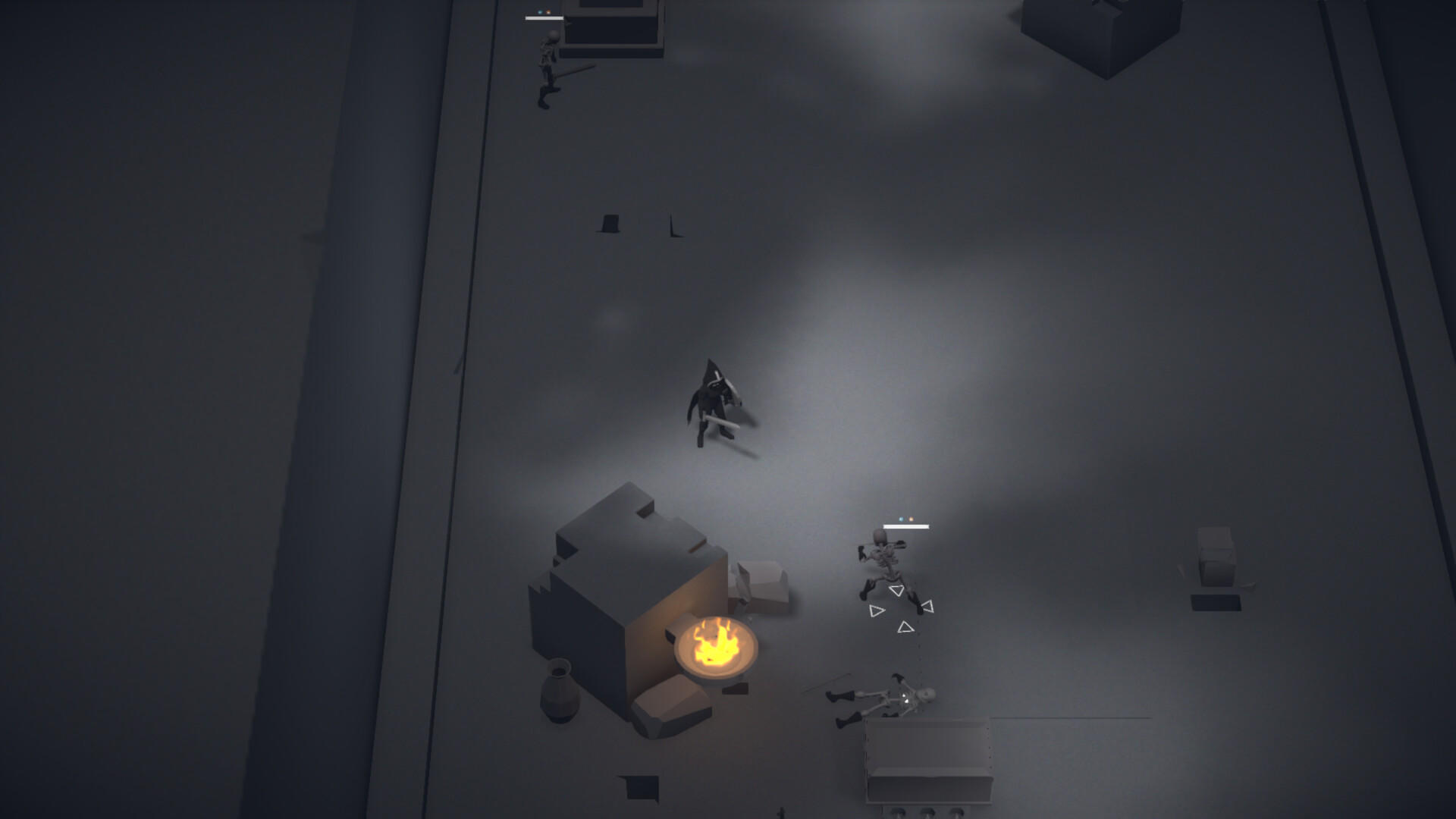Select the leftmost triangle marker on the ground
The image size is (1456, 819).
[x=877, y=610]
